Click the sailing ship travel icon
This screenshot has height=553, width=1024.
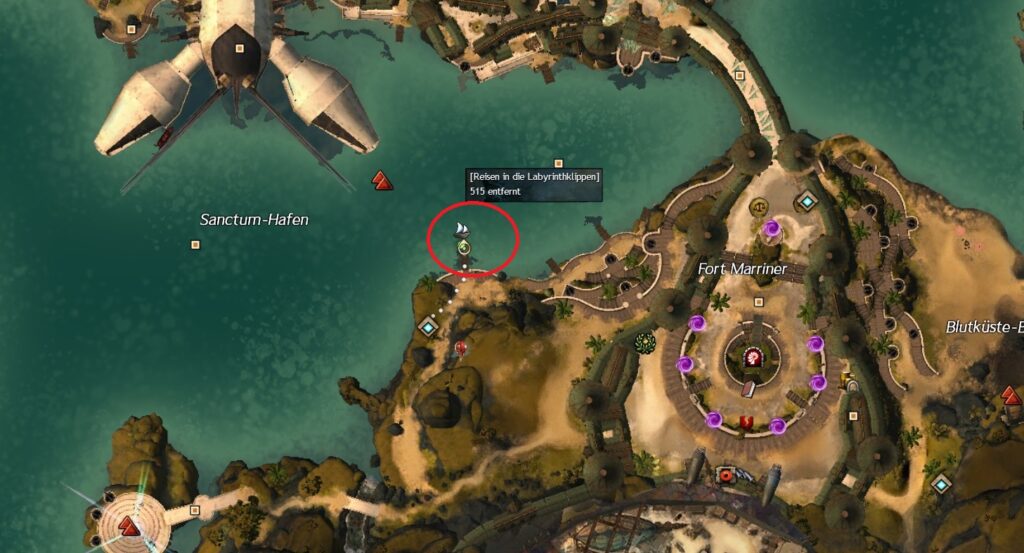(462, 229)
